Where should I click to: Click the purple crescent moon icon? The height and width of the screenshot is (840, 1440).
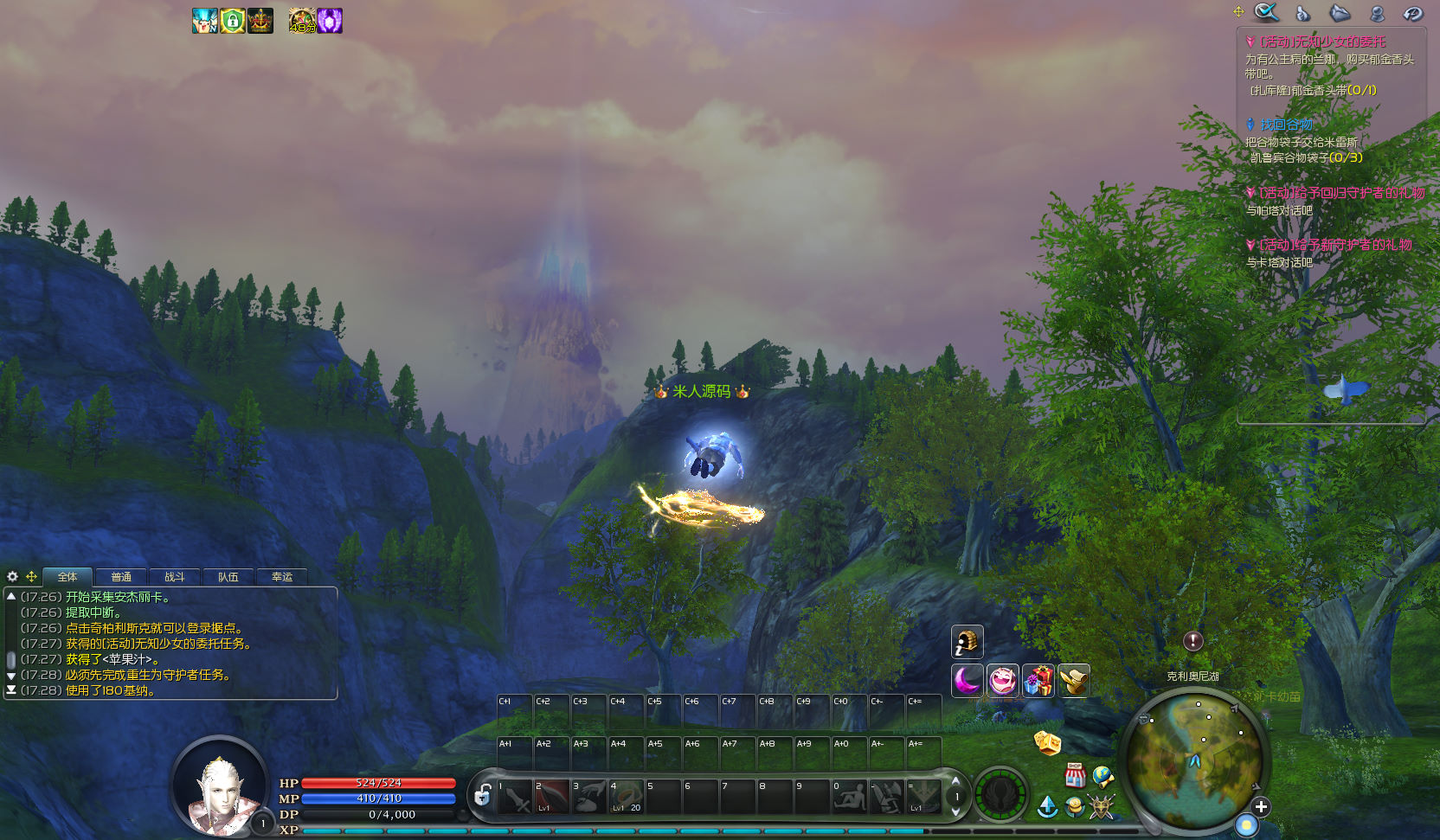(x=967, y=681)
